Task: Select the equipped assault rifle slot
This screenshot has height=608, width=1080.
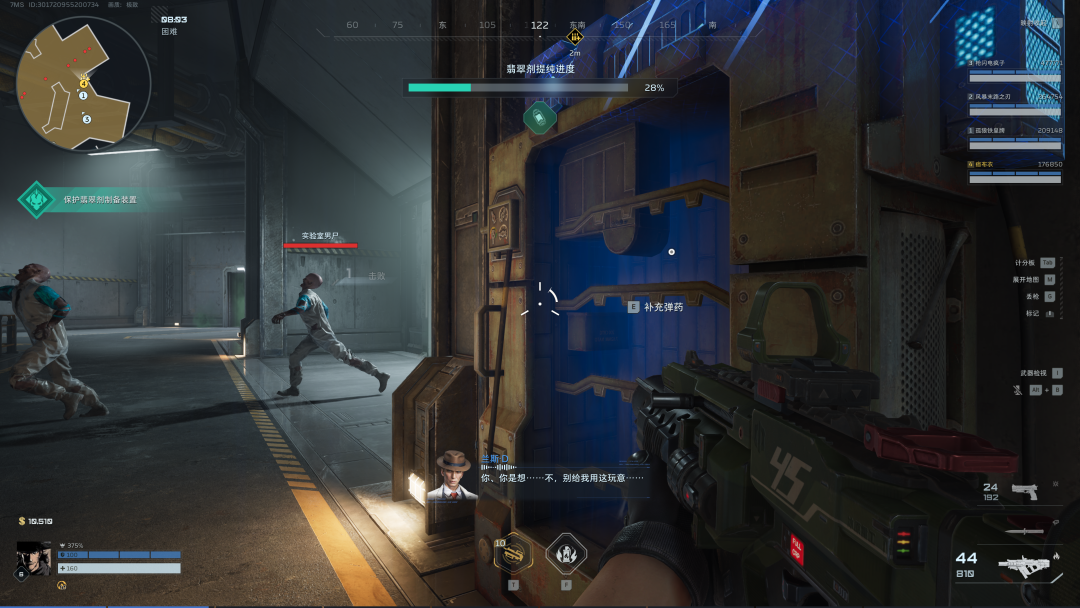Action: pyautogui.click(x=1026, y=566)
